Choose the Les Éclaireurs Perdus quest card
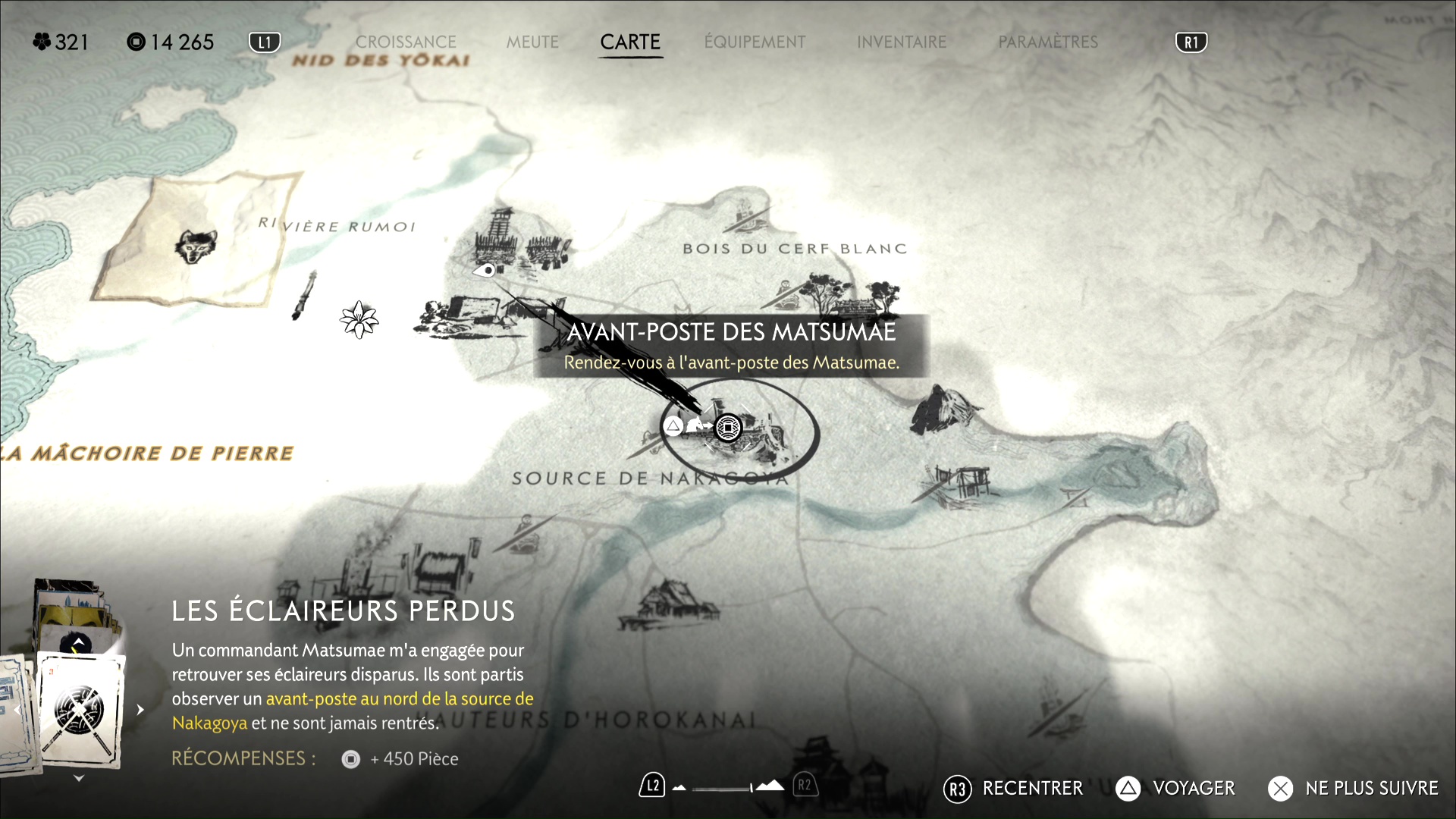 (x=80, y=711)
